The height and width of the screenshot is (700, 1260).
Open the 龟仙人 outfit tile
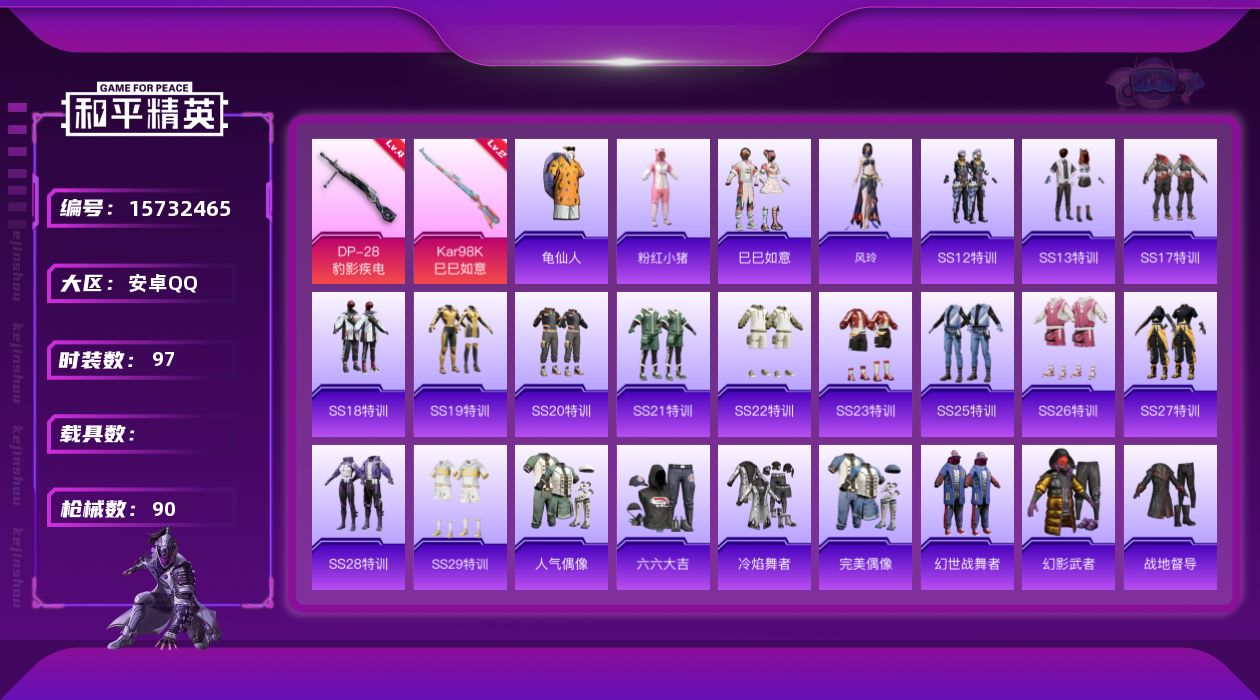coord(561,210)
